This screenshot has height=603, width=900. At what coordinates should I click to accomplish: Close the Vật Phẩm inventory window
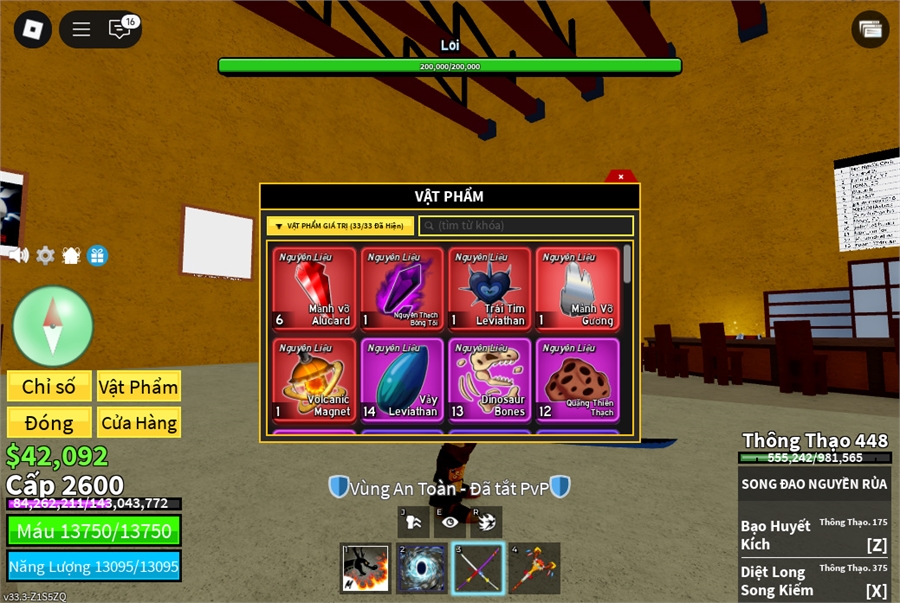(621, 177)
